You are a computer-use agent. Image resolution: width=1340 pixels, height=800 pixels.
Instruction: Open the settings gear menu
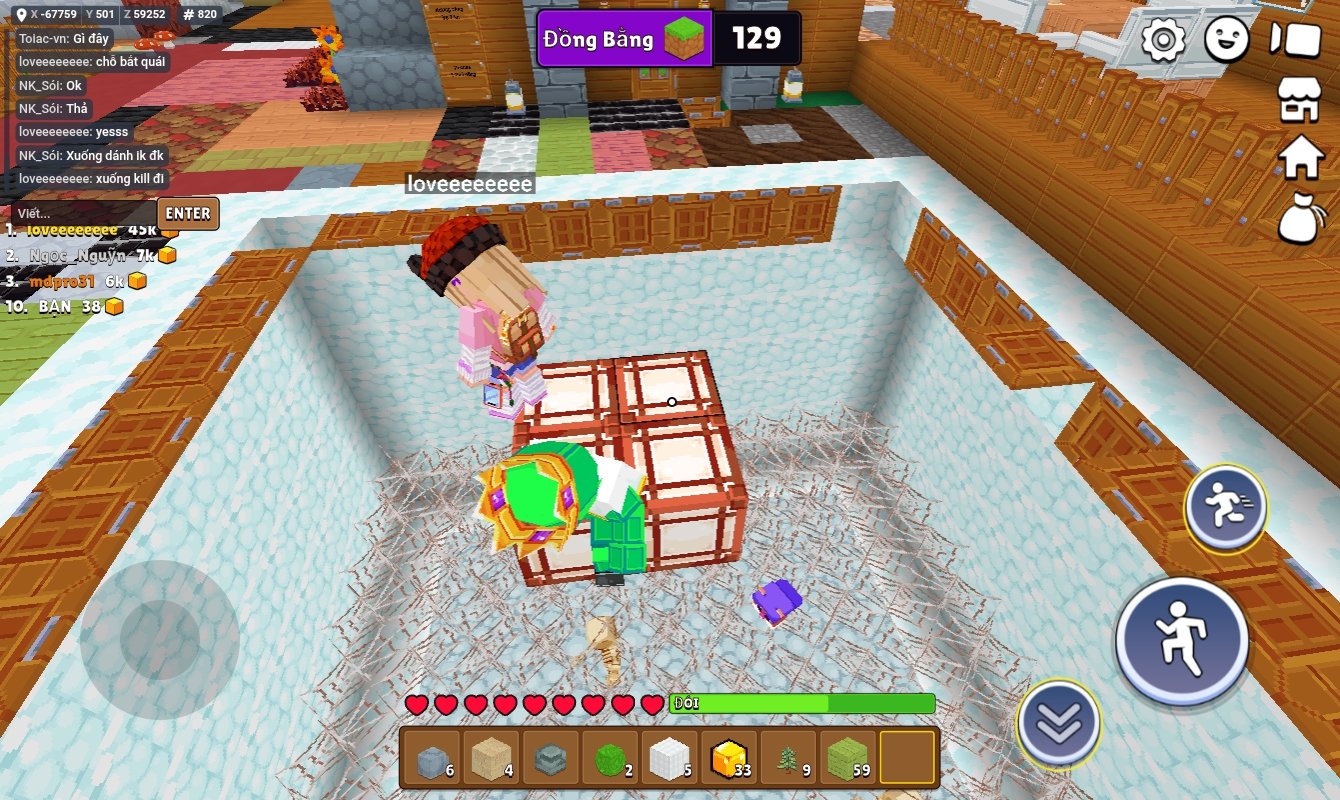(x=1163, y=40)
